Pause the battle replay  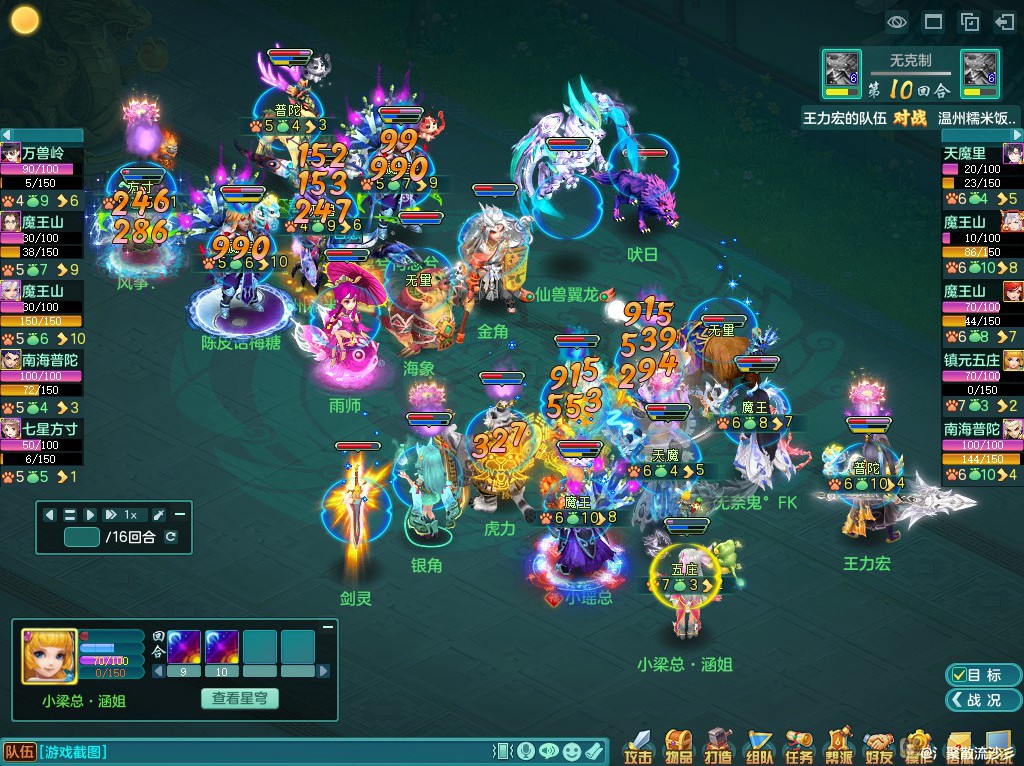click(70, 514)
